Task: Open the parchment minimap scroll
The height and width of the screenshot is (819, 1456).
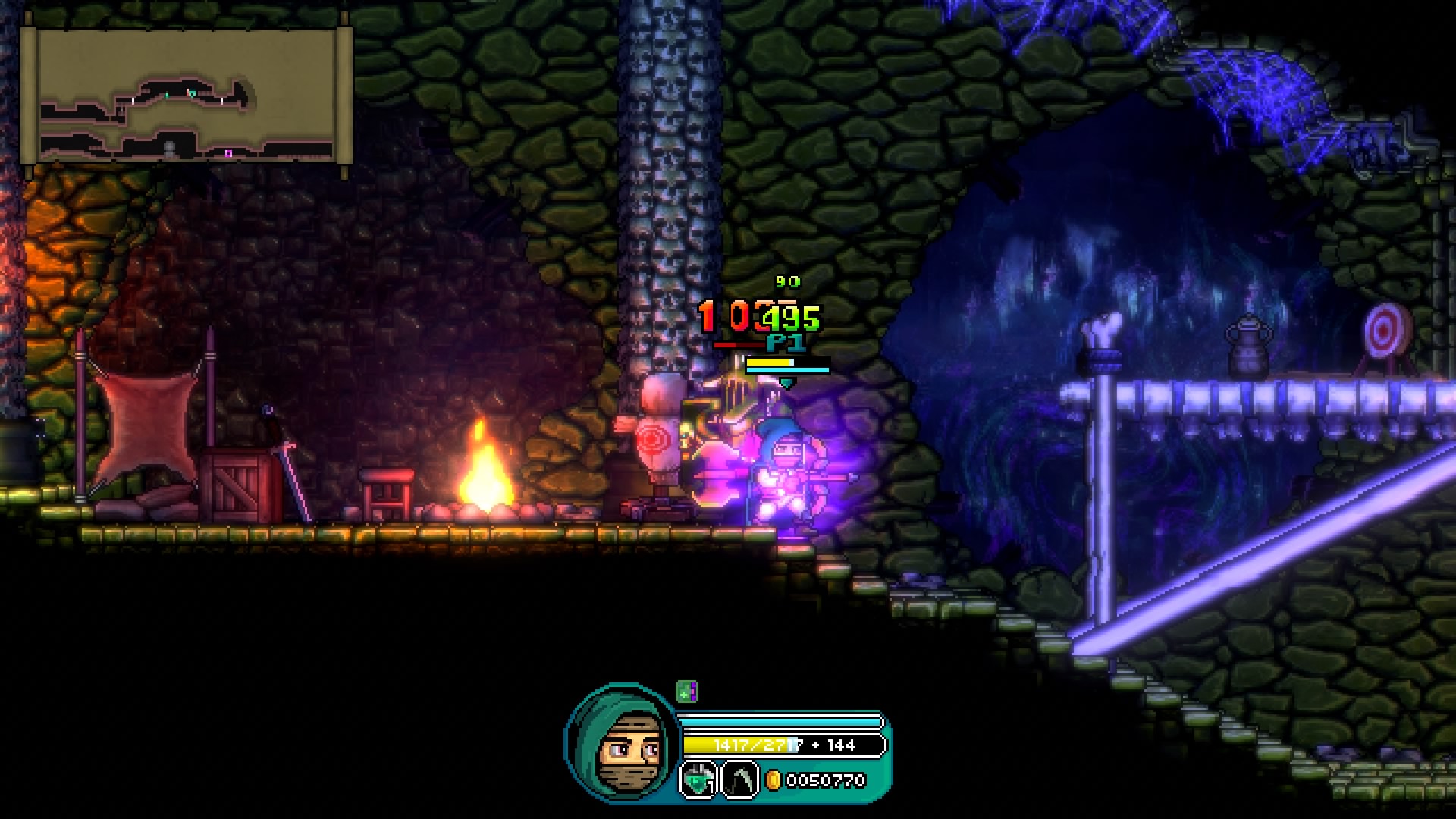Action: click(187, 96)
